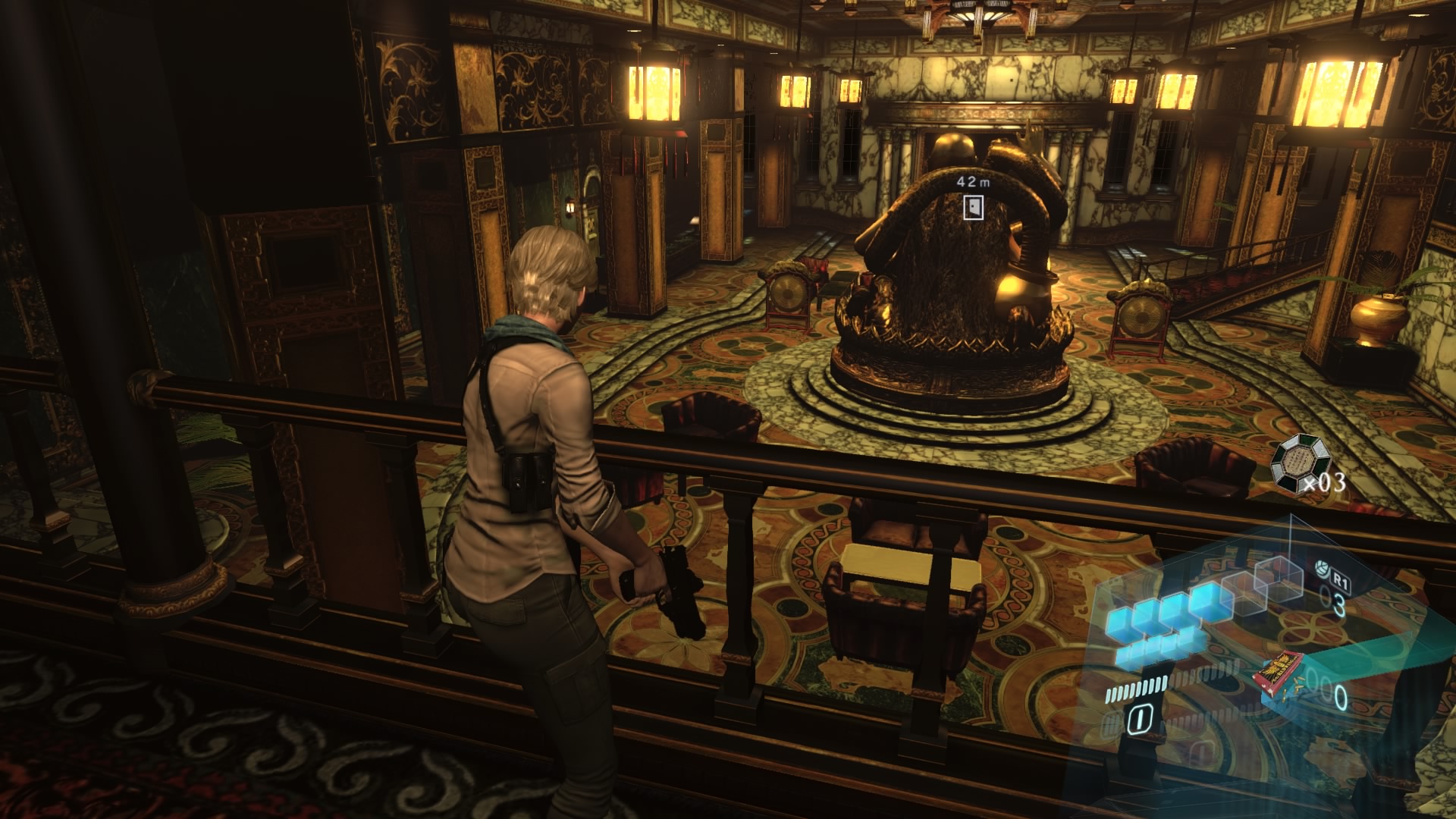Viewport: 1456px width, 819px height.
Task: Select the octagonal medallion collectible icon
Action: pyautogui.click(x=1292, y=457)
